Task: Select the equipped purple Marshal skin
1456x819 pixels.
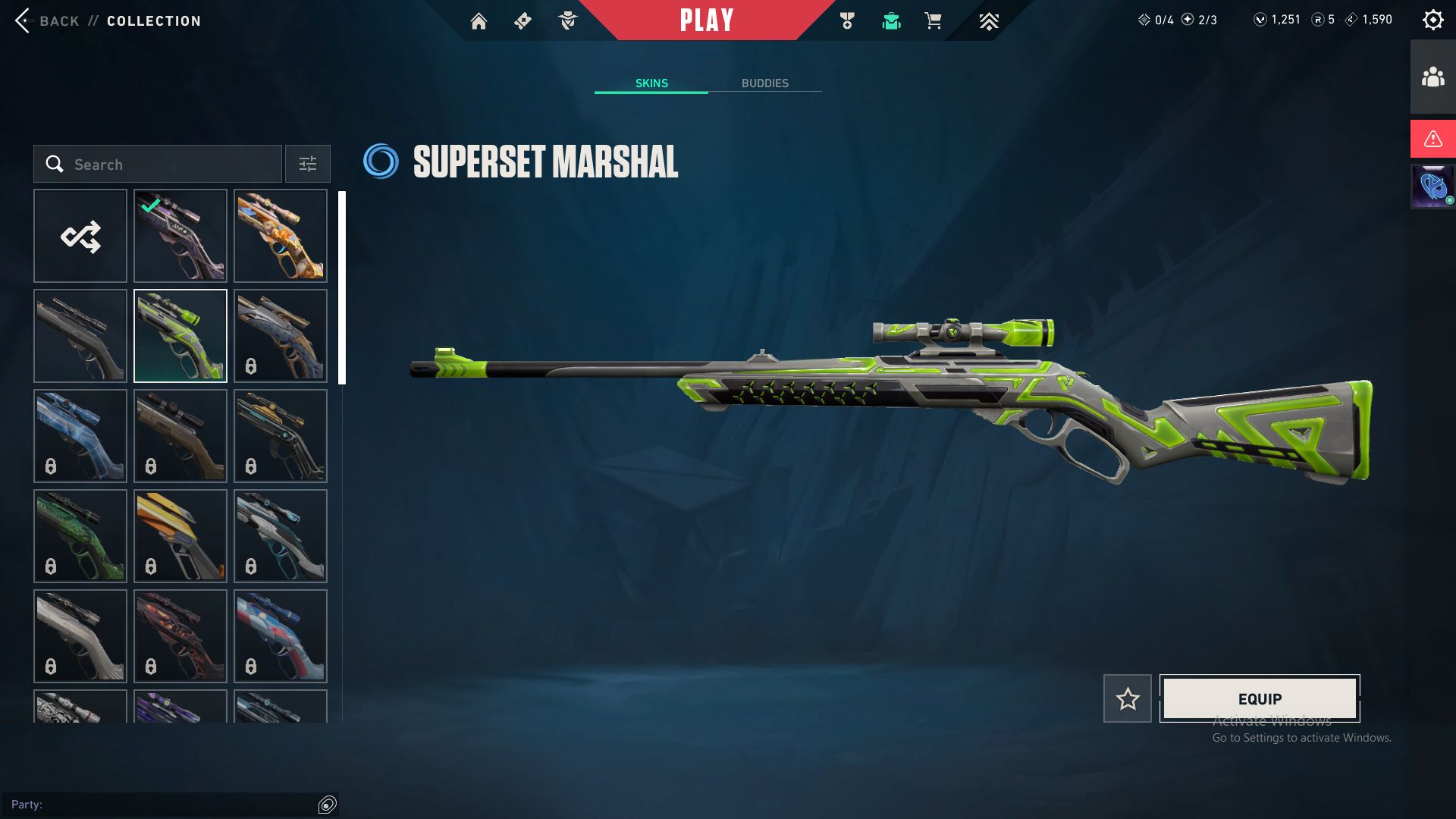Action: point(180,237)
